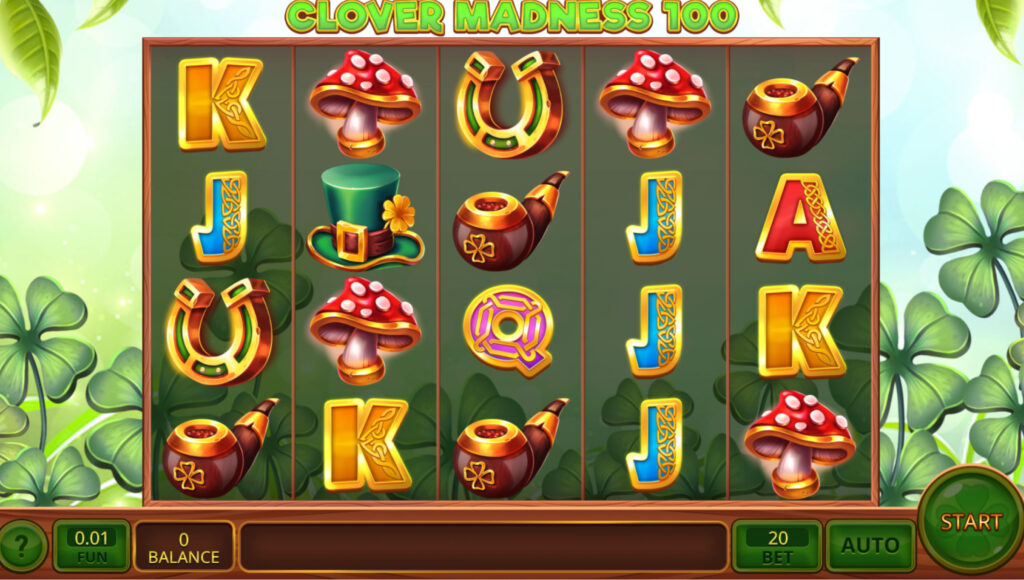Change the 0.01 FUN coin value

(91, 546)
